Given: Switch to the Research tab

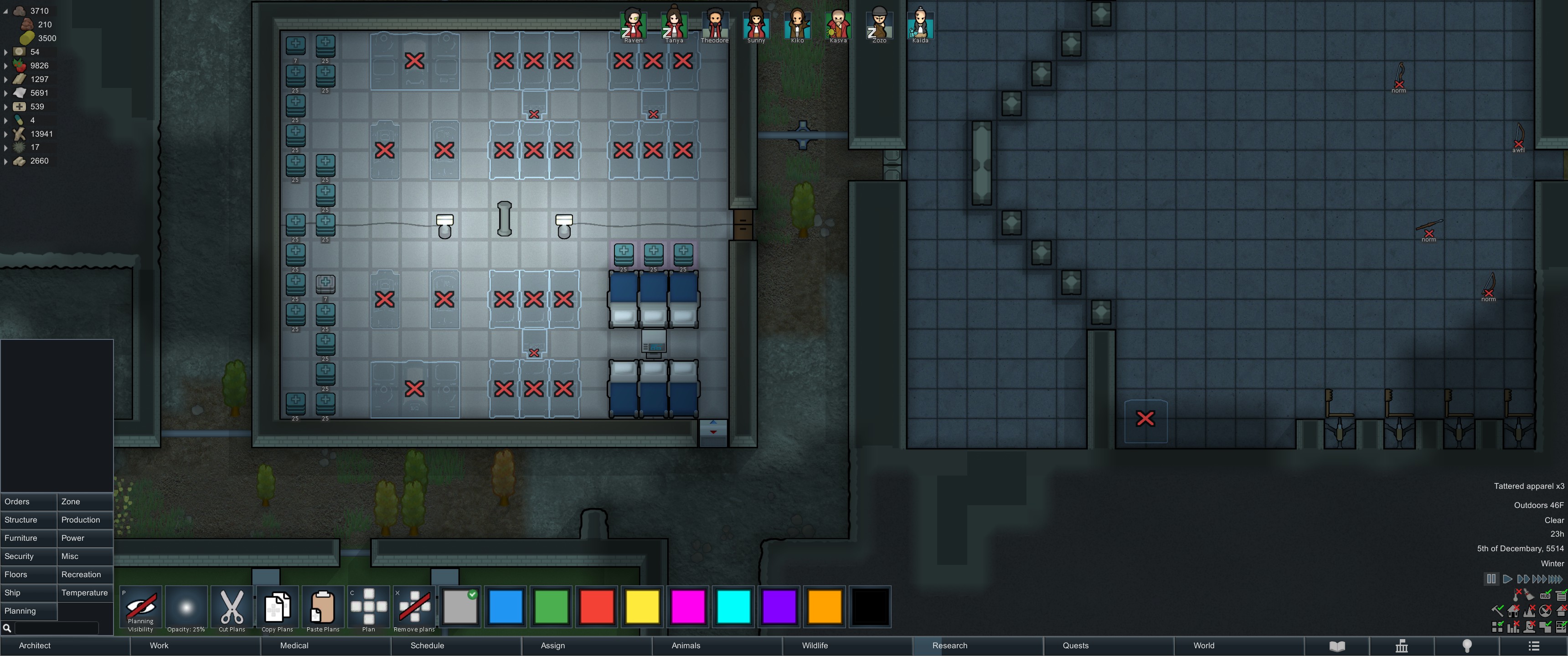Looking at the screenshot, I should (x=949, y=646).
